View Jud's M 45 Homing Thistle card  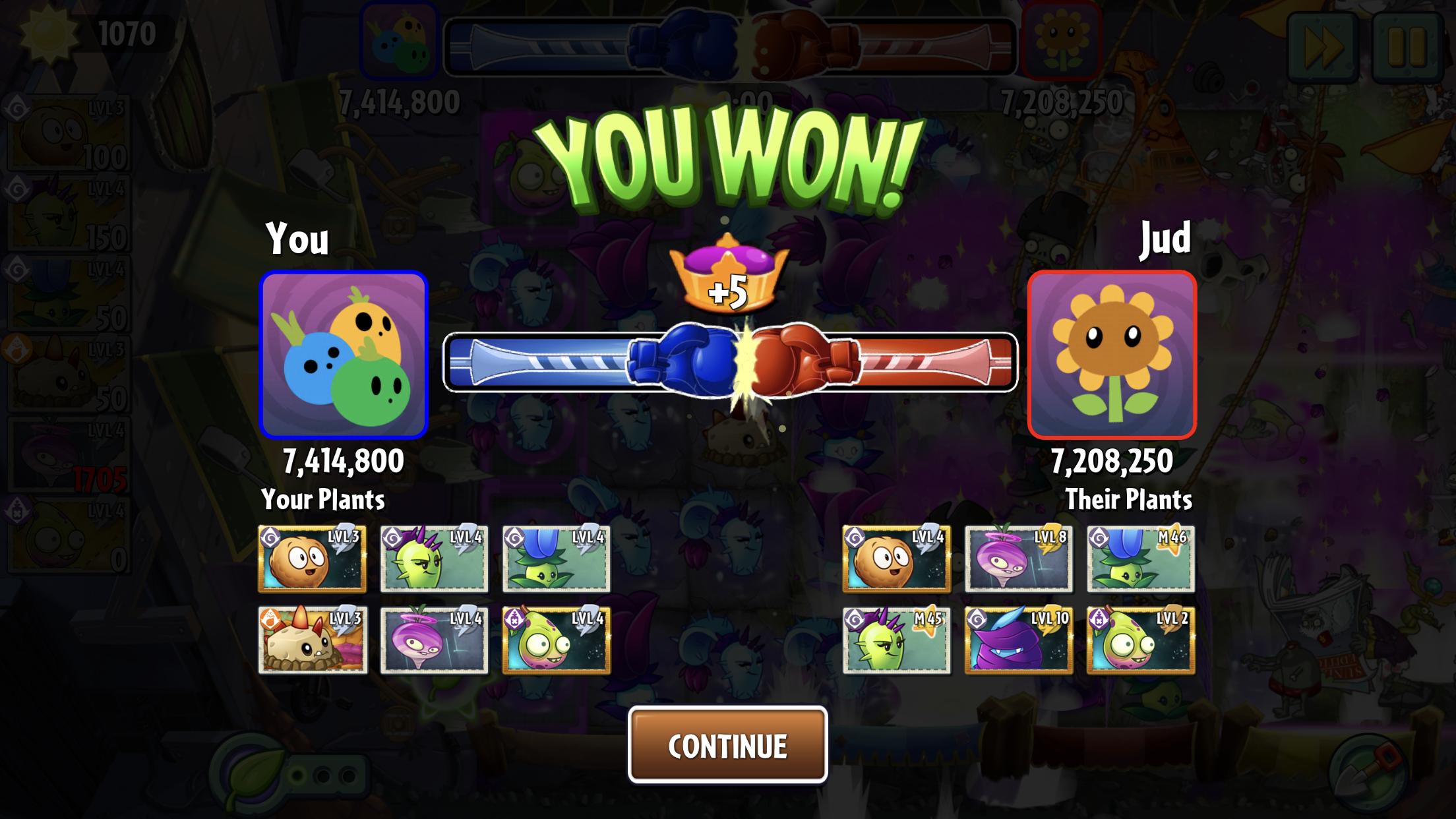pyautogui.click(x=896, y=640)
